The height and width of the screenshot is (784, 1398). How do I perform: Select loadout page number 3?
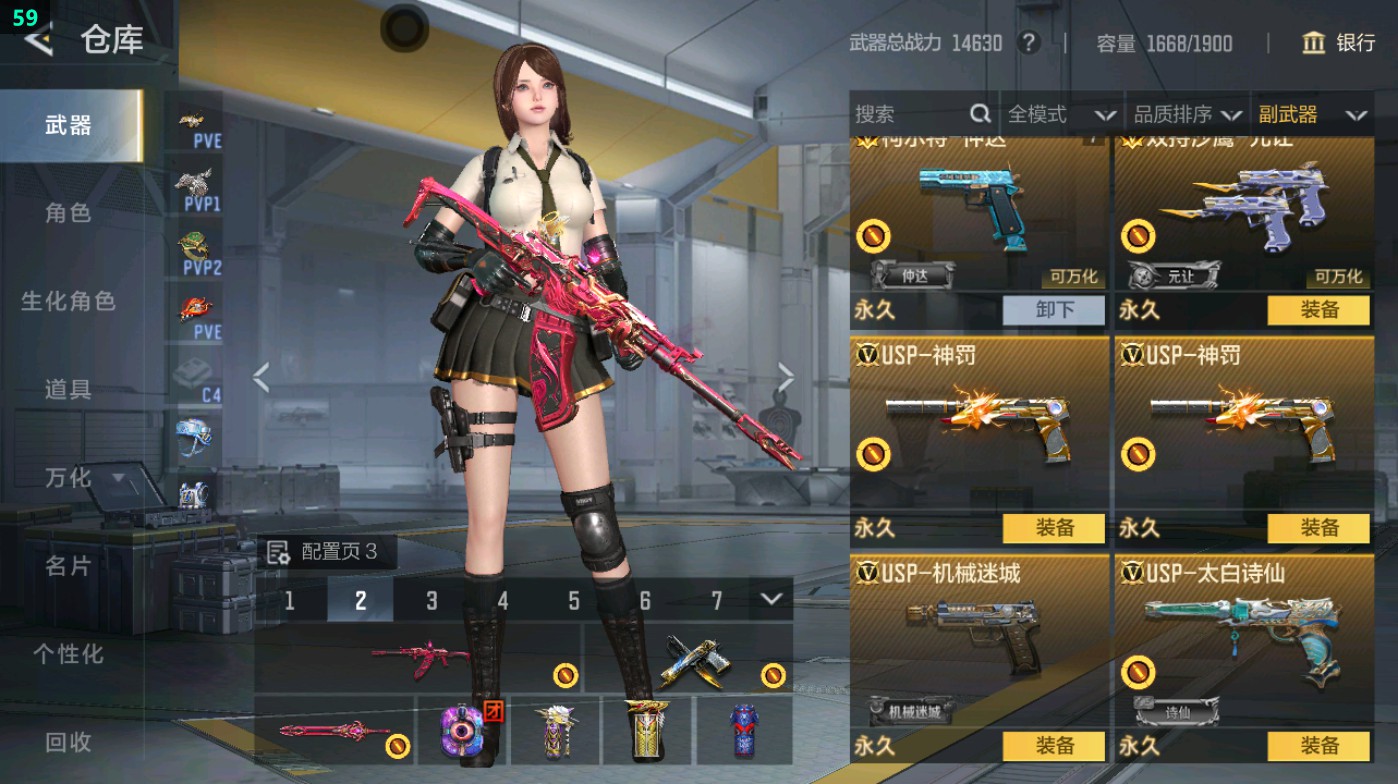(431, 600)
